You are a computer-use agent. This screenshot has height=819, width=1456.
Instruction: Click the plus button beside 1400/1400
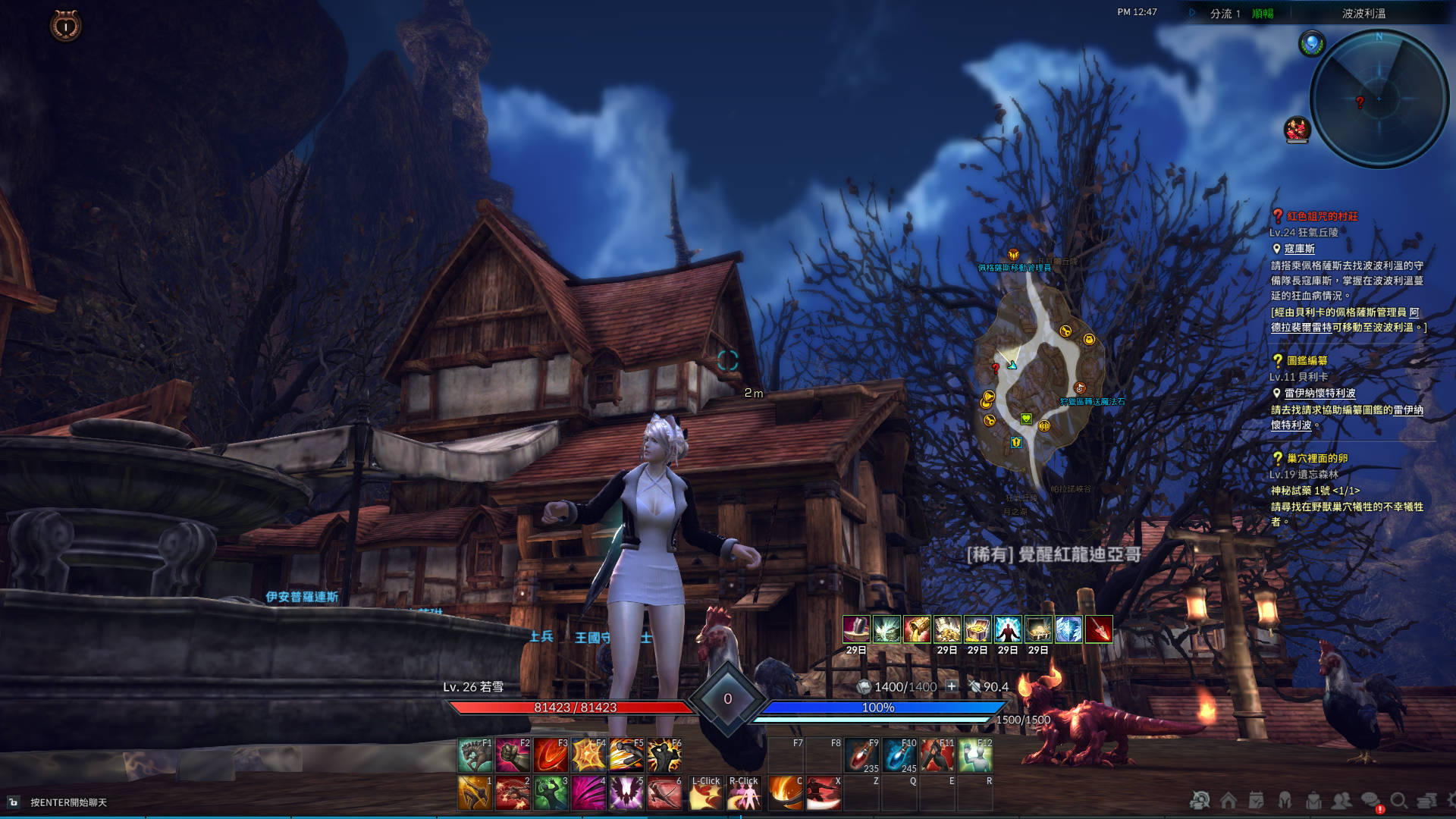(952, 686)
